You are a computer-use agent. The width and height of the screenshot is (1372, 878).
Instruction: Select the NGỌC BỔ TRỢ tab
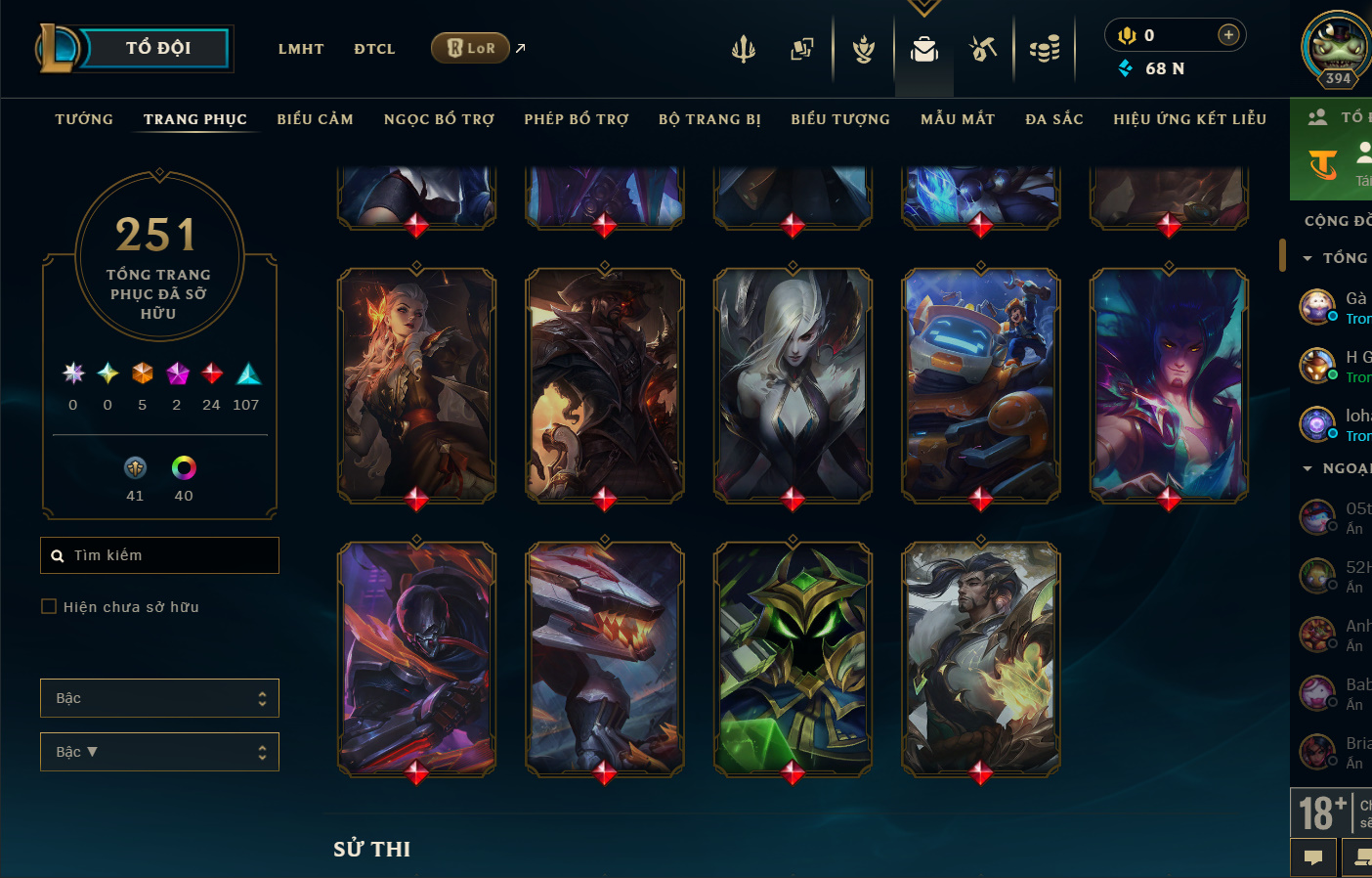click(x=439, y=119)
